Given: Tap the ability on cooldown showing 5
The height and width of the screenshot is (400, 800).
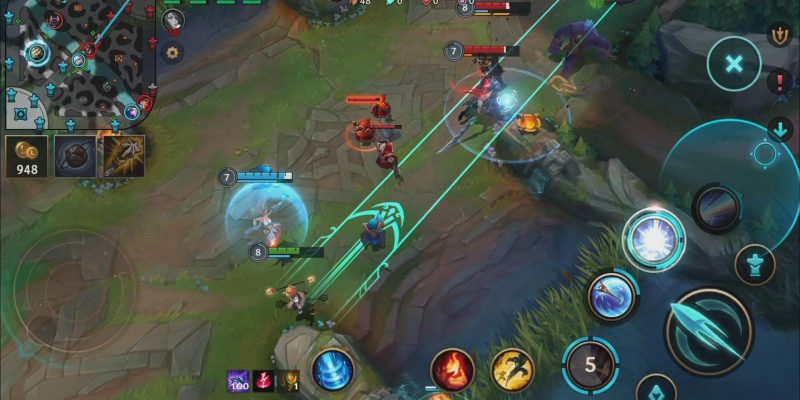Looking at the screenshot, I should (590, 364).
